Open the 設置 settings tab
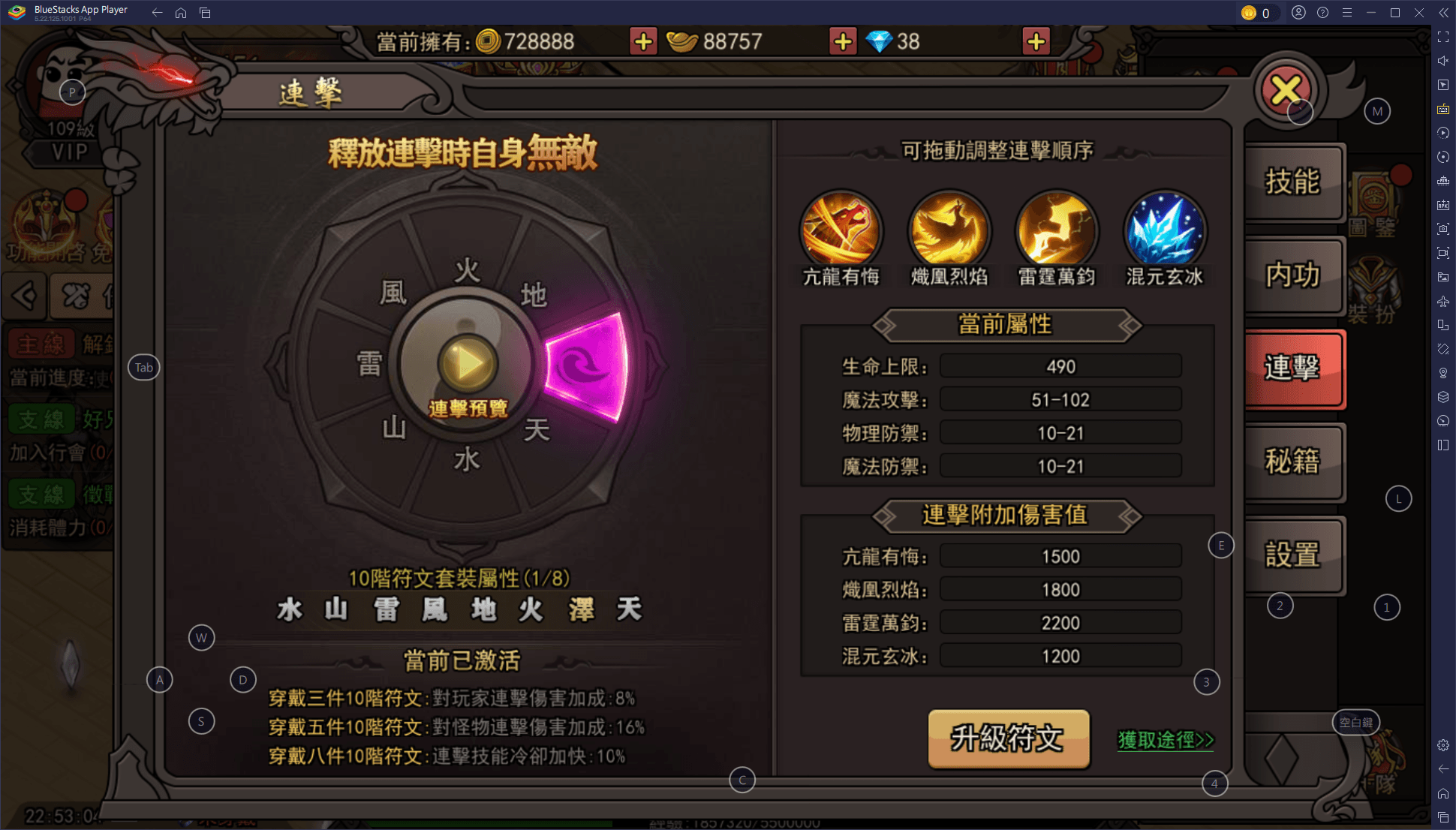Viewport: 1456px width, 830px height. (1292, 555)
